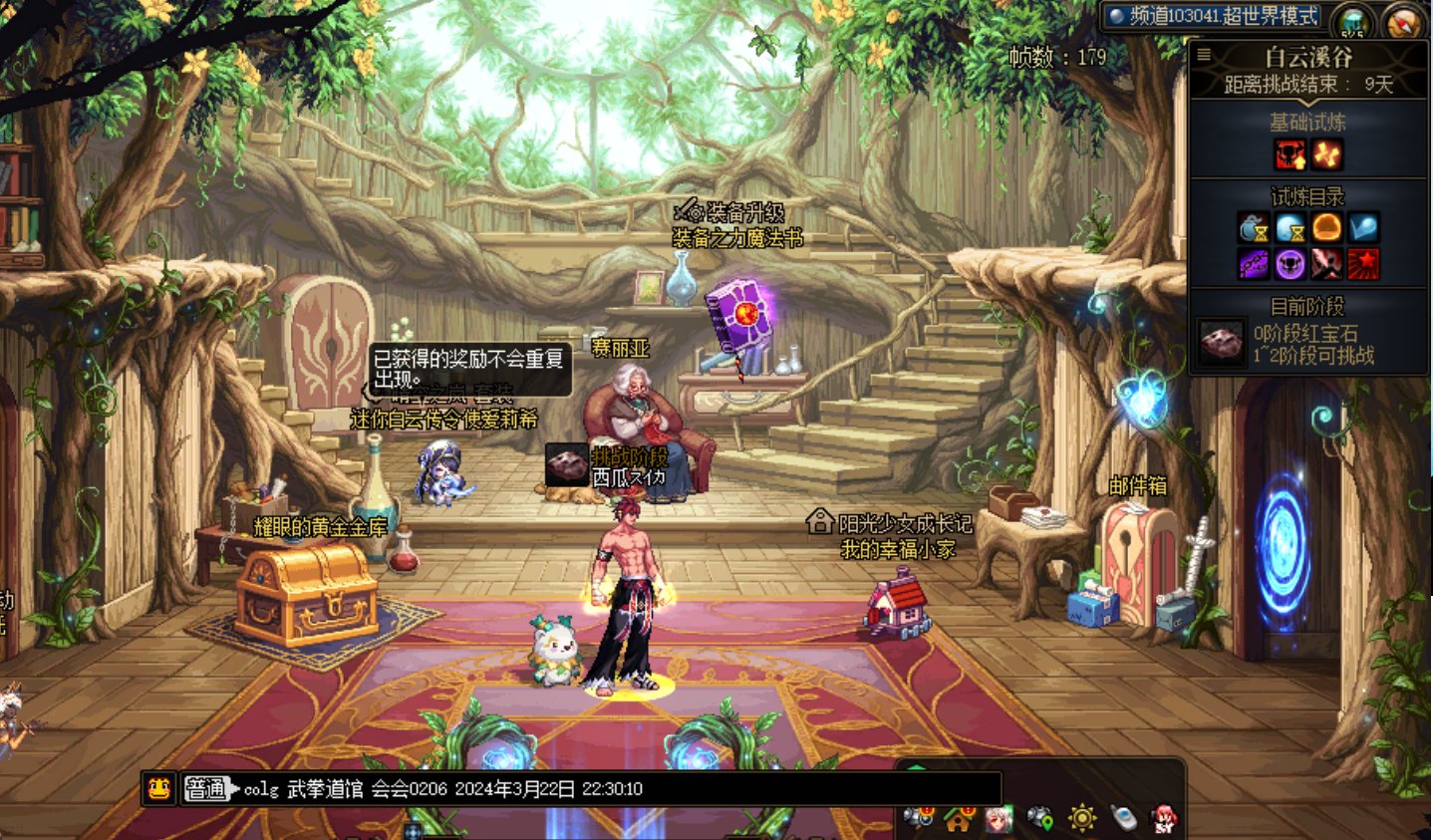
Task: Open the emoji face button in chat
Action: tap(158, 789)
